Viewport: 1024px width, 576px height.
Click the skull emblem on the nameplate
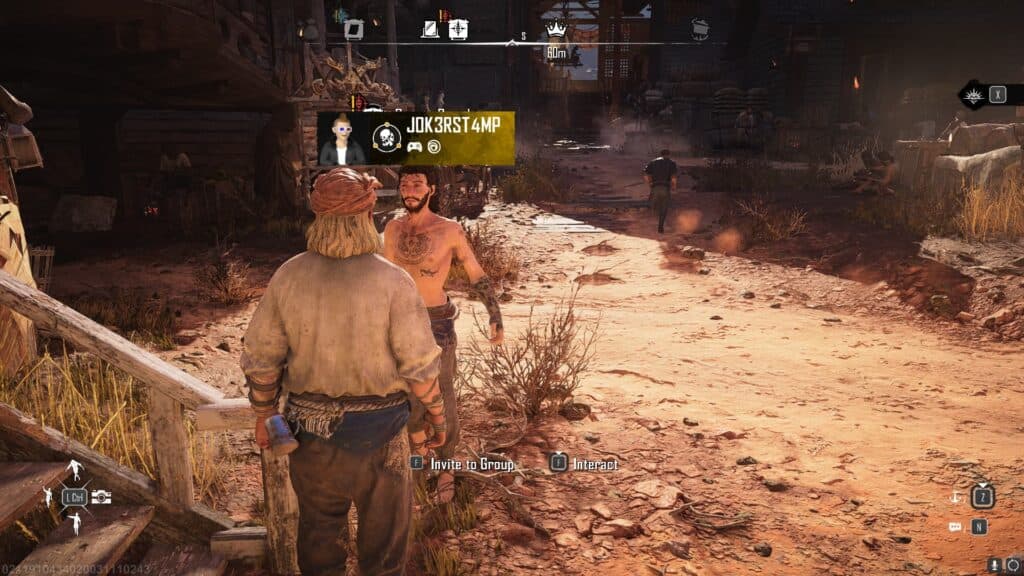[387, 137]
